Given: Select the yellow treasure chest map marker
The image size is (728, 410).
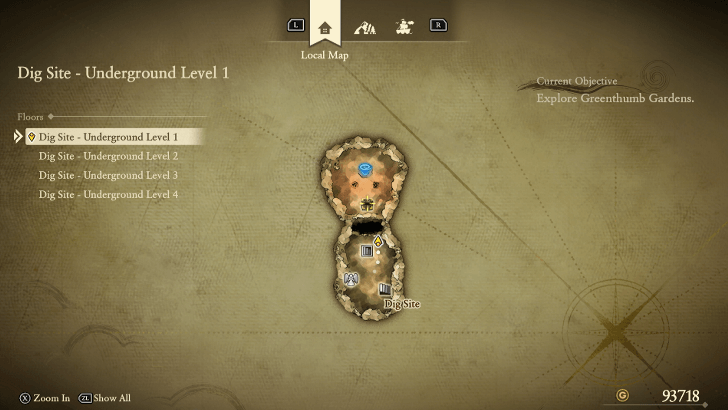Looking at the screenshot, I should [367, 205].
